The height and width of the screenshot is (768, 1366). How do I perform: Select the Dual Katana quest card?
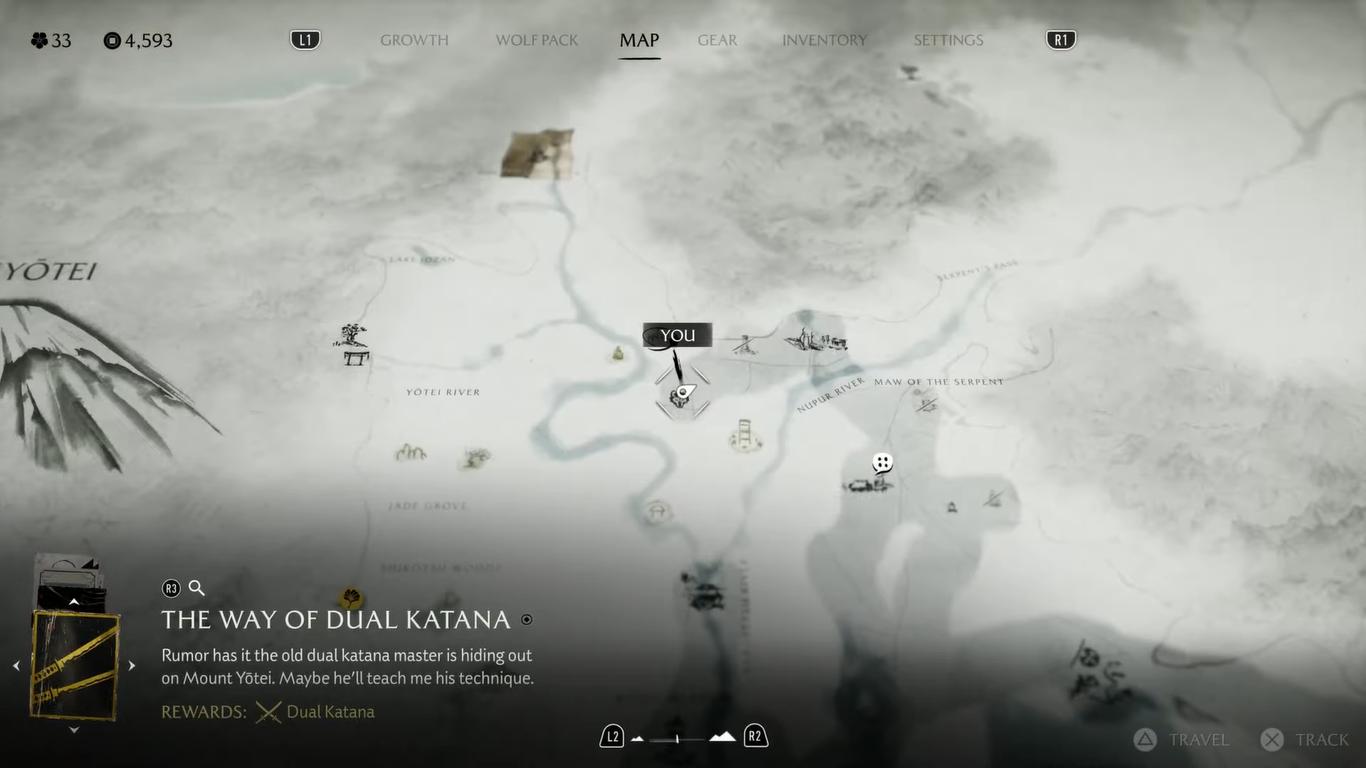pyautogui.click(x=75, y=665)
